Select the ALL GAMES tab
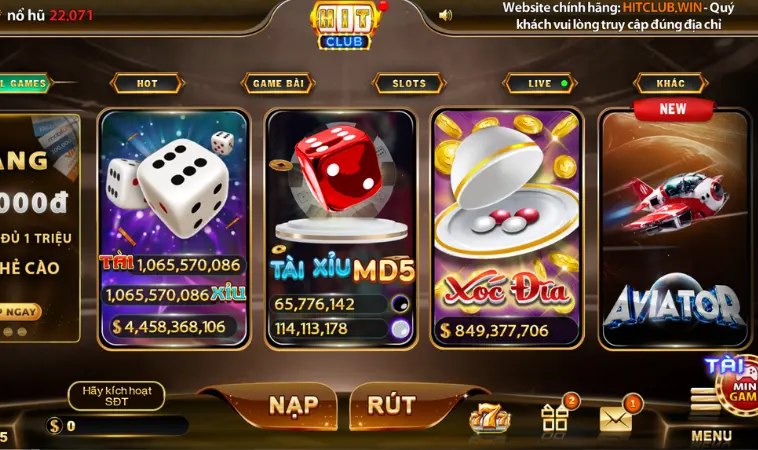The width and height of the screenshot is (758, 450). pos(24,84)
